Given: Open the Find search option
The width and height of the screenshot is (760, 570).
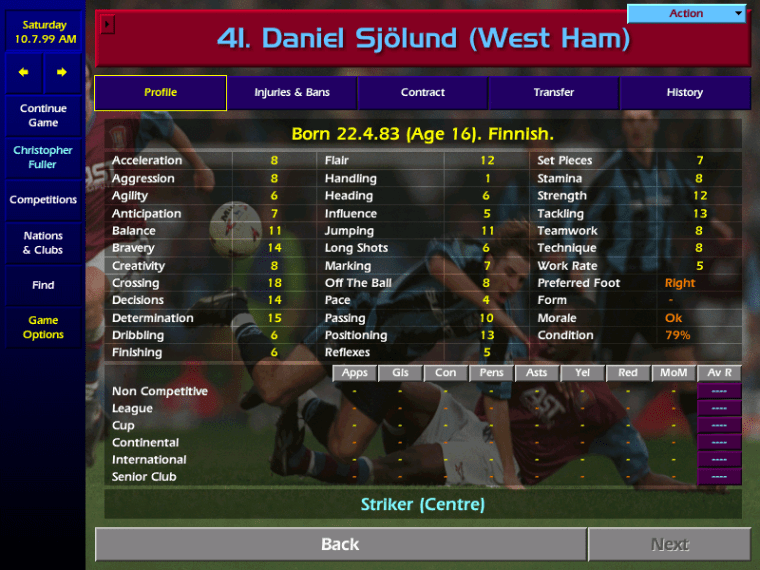Looking at the screenshot, I should [43, 285].
